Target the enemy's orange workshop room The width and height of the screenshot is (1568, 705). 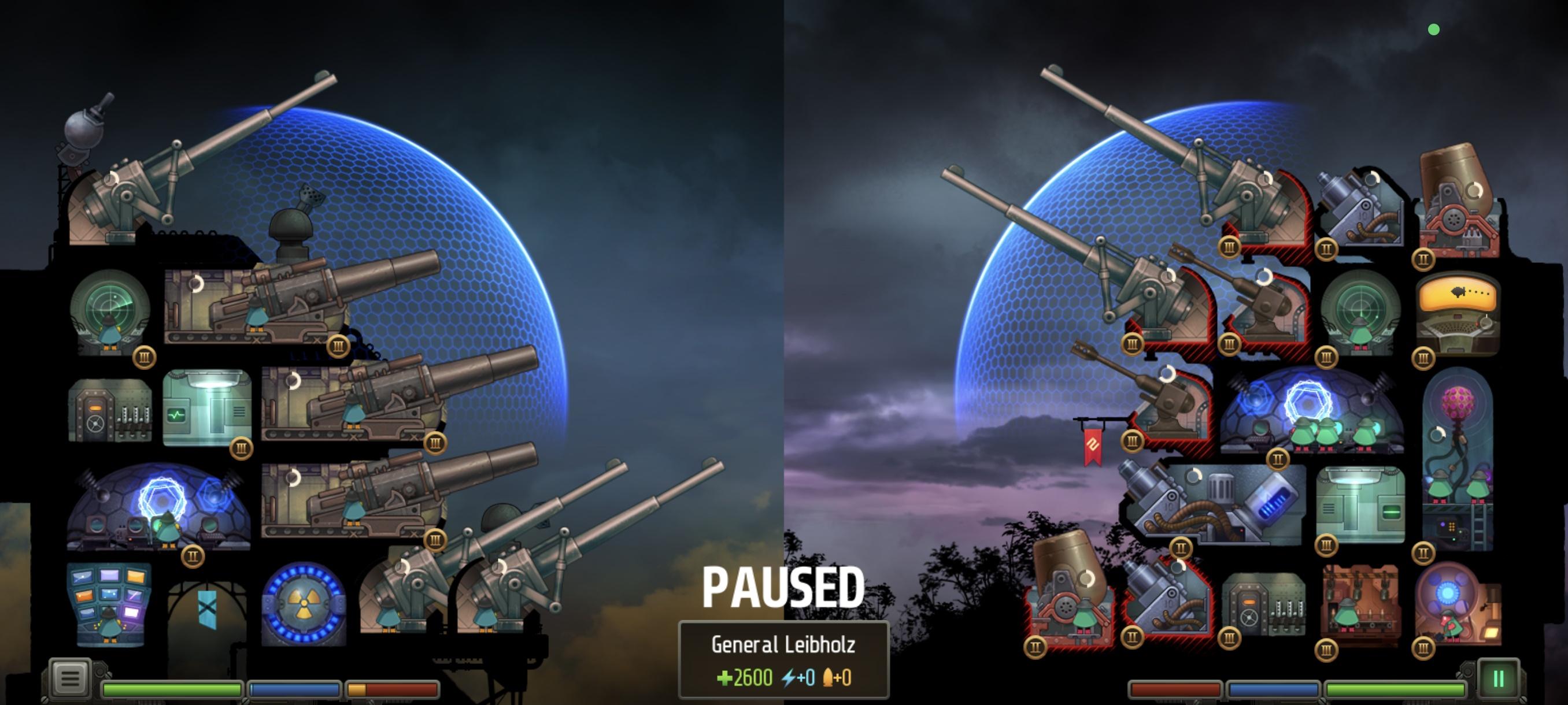1360,604
